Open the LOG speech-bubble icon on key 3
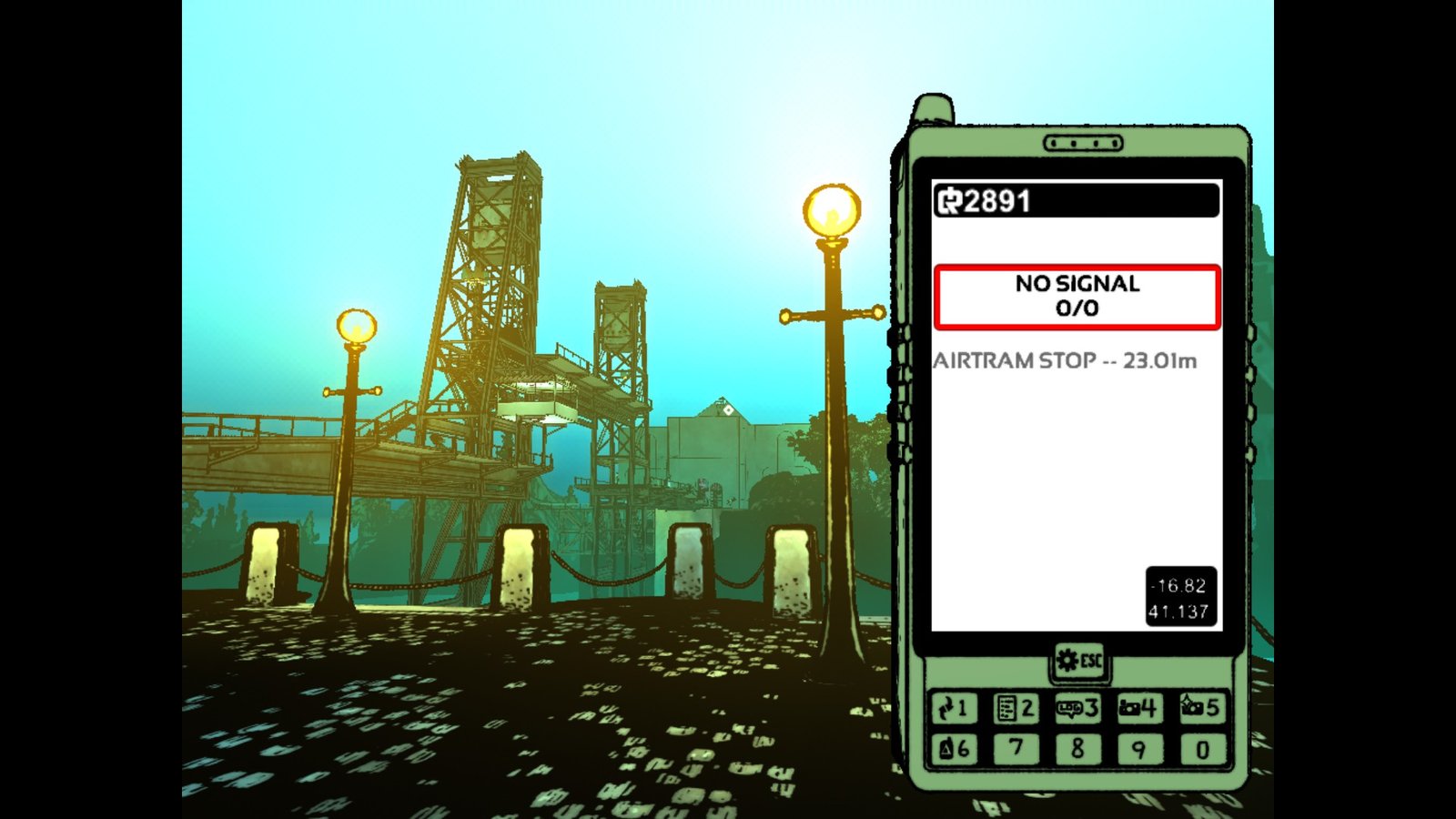Image resolution: width=1456 pixels, height=819 pixels. [x=1072, y=708]
